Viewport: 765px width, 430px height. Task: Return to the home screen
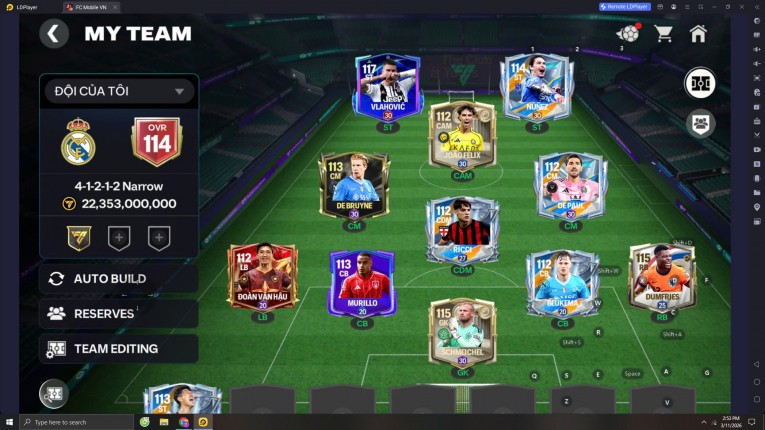(698, 34)
